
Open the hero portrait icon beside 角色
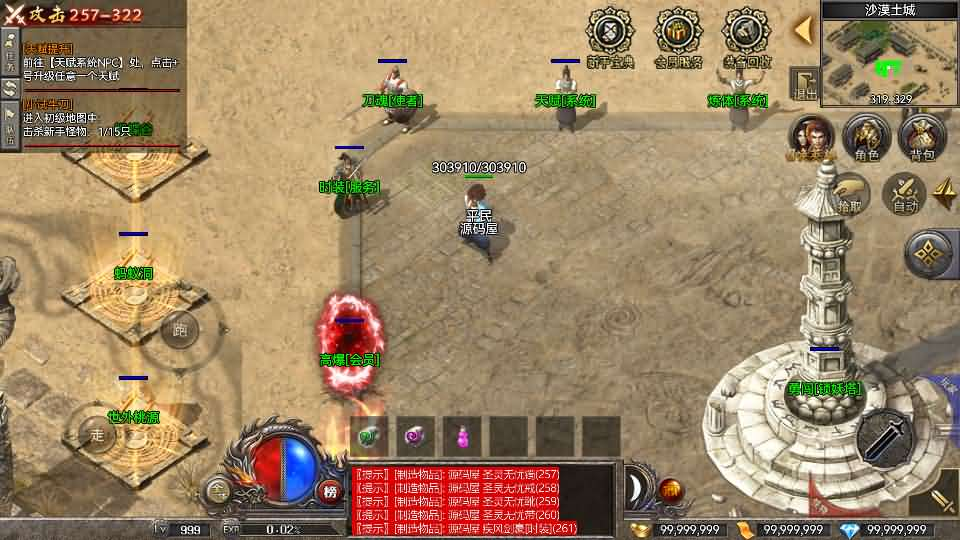(812, 137)
